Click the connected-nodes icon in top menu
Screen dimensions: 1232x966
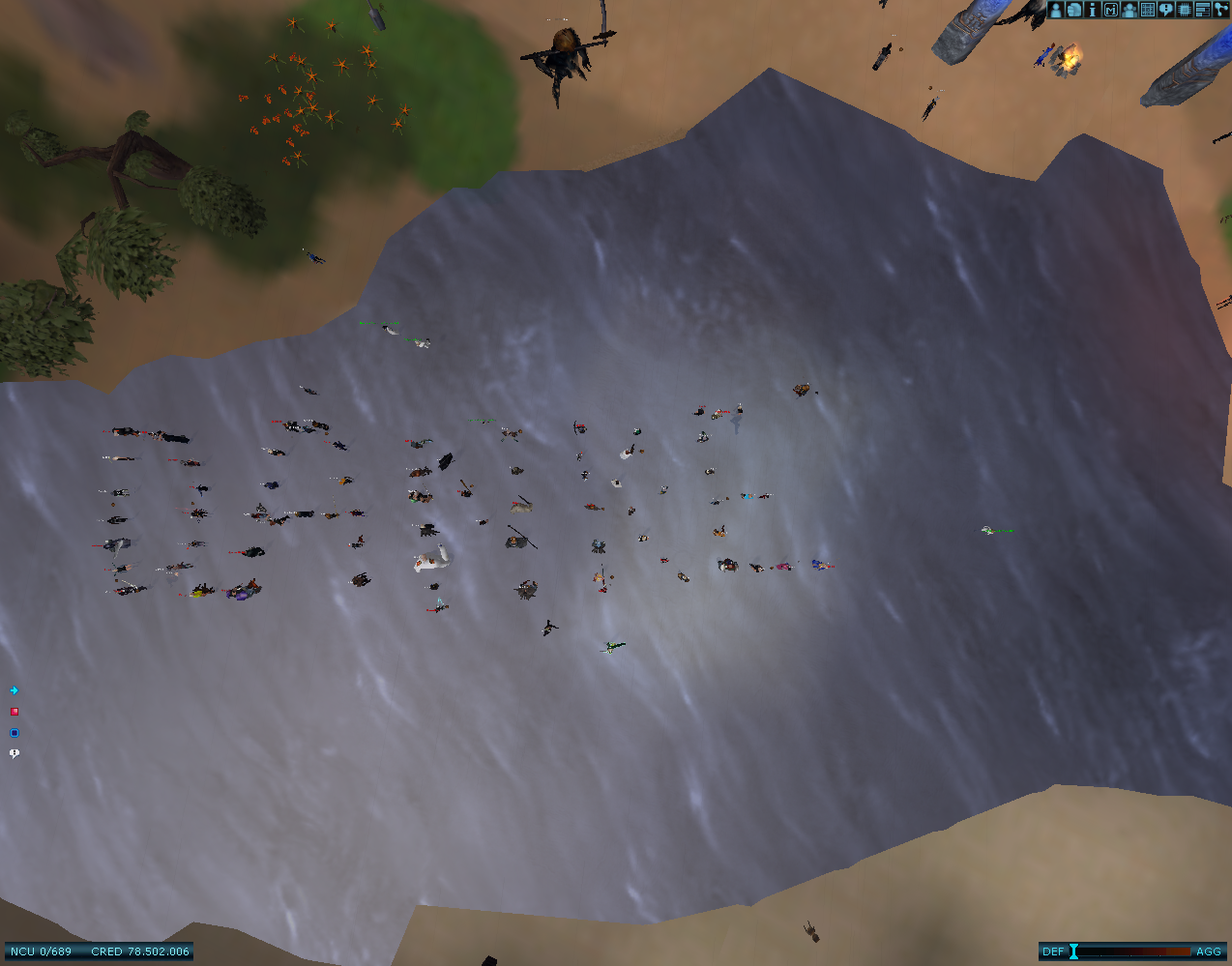click(x=1220, y=10)
